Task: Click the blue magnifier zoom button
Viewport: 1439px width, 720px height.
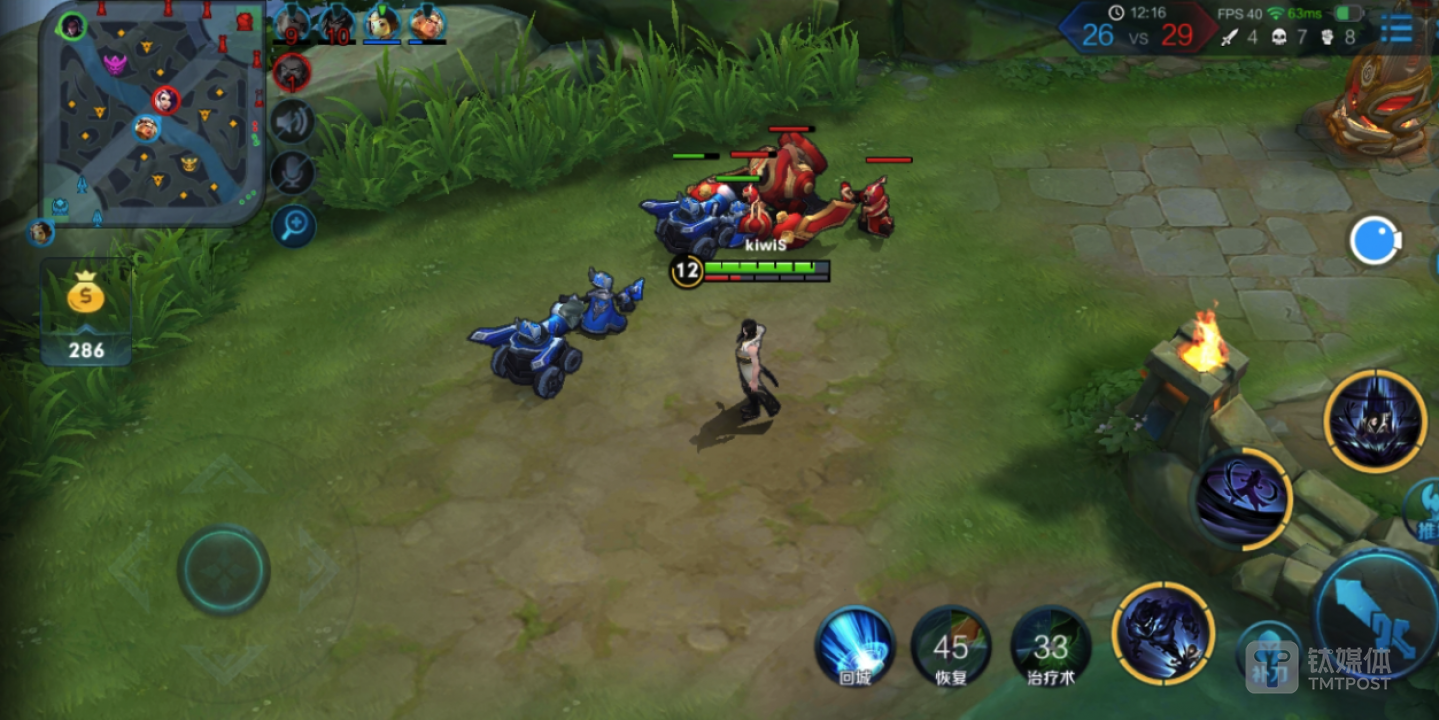Action: (294, 226)
